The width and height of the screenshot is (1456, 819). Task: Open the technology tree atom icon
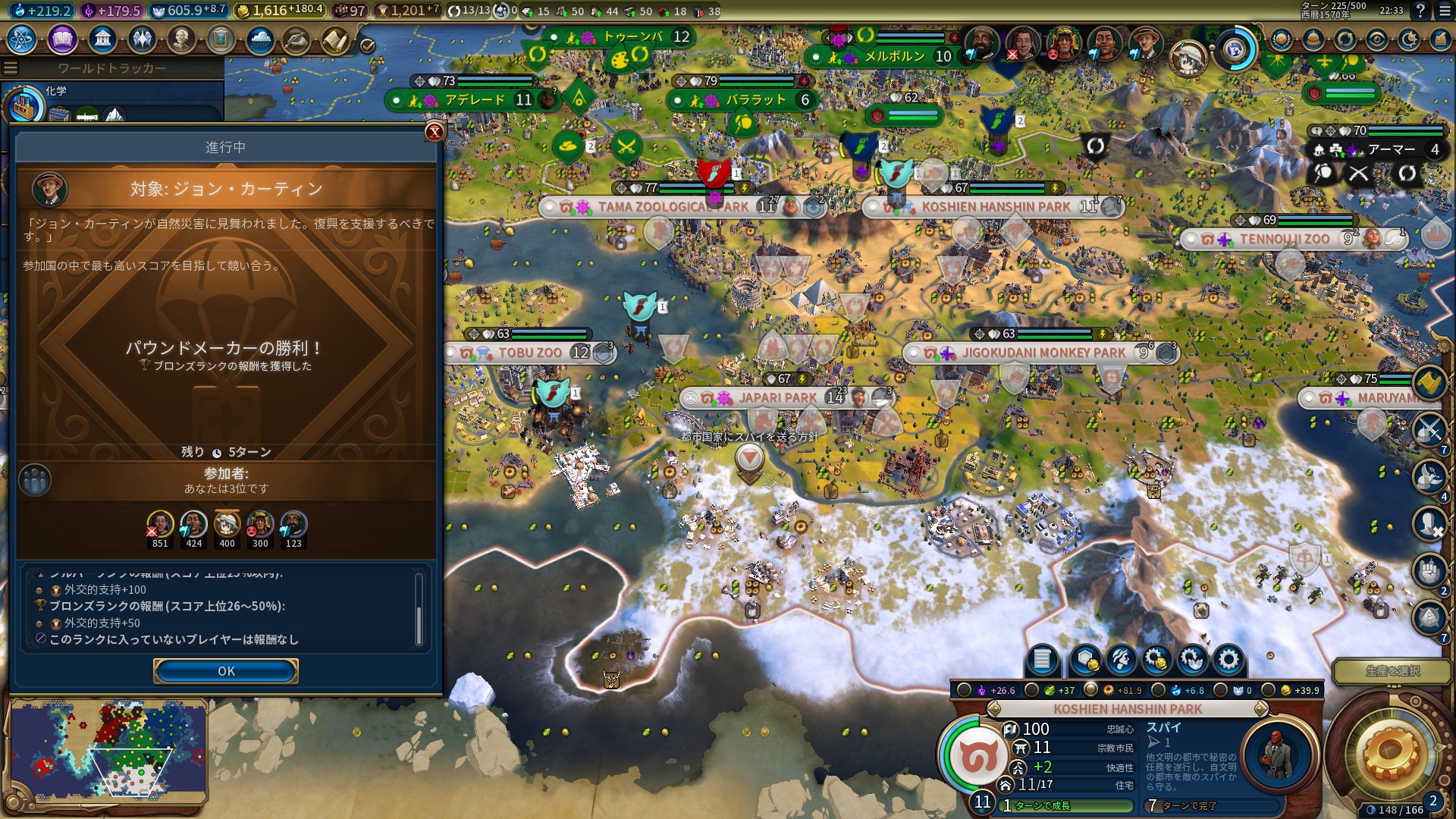pos(22,39)
